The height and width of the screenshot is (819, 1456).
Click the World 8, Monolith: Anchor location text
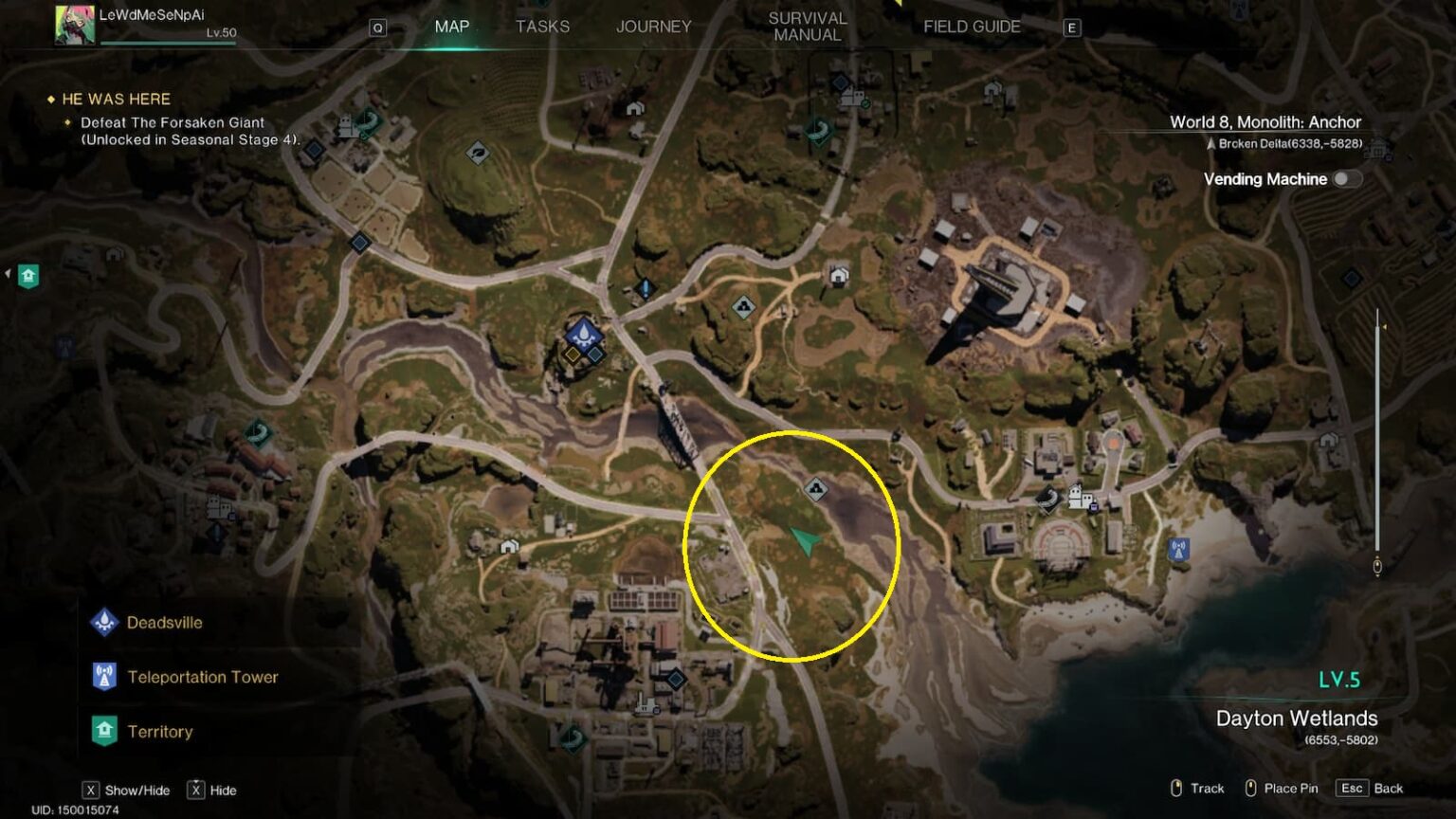[1265, 121]
